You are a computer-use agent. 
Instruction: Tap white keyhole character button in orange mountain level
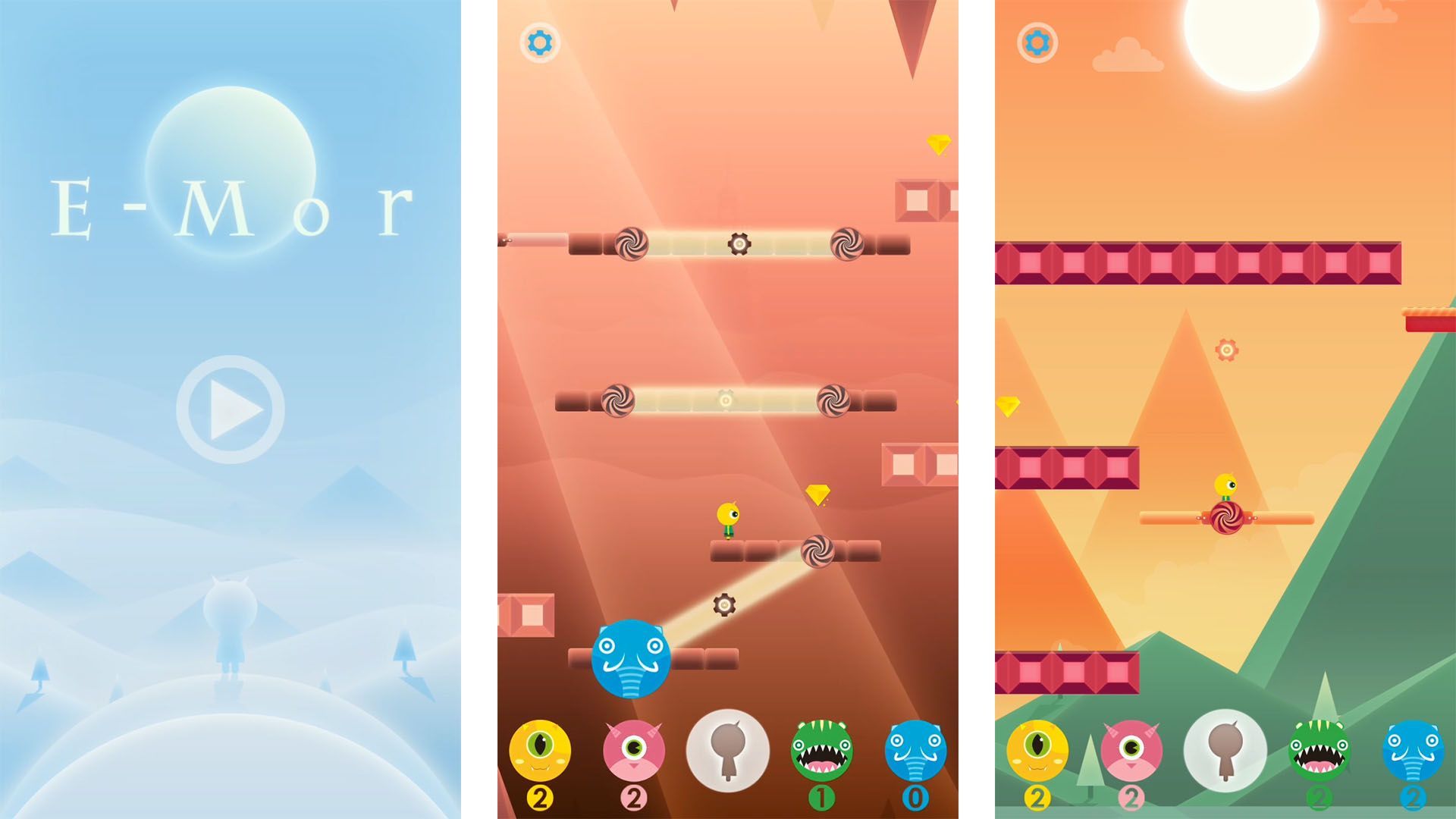(1225, 750)
